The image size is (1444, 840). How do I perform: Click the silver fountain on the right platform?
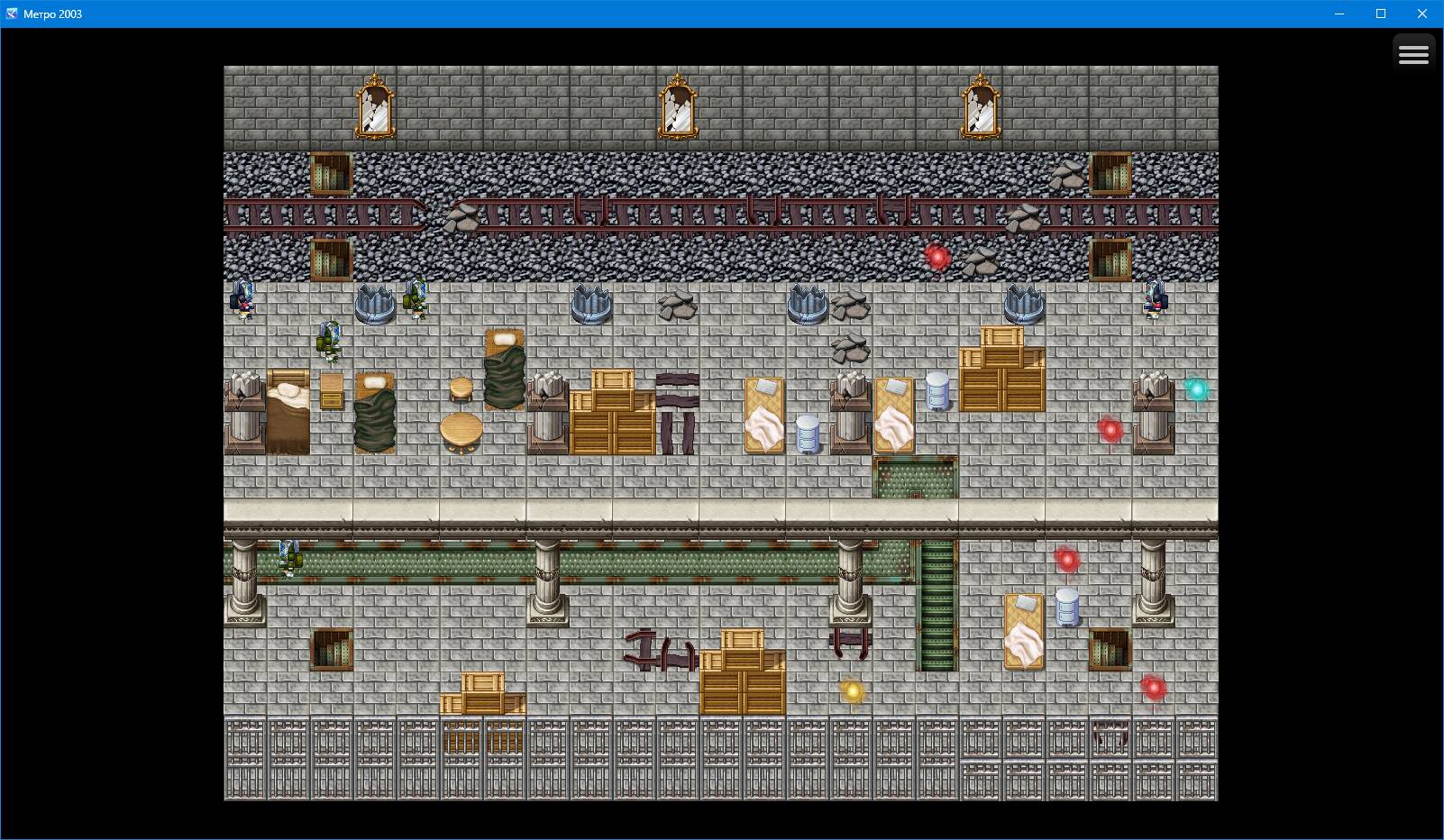tap(1021, 306)
